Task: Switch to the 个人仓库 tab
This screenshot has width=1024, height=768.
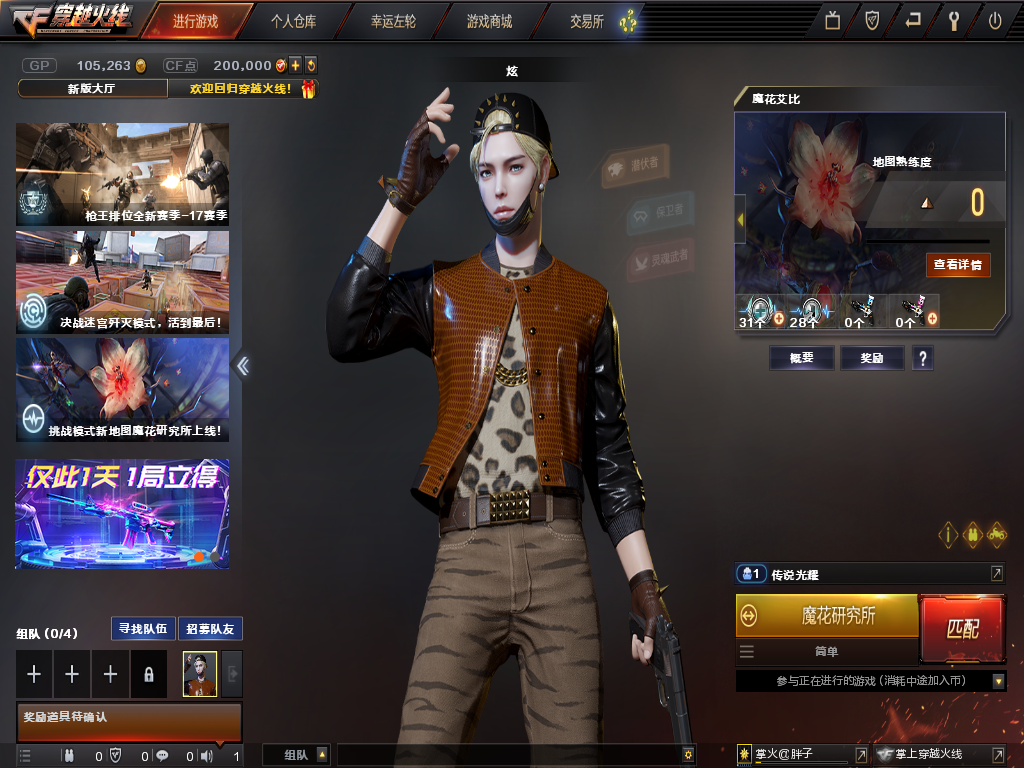Action: tap(294, 20)
